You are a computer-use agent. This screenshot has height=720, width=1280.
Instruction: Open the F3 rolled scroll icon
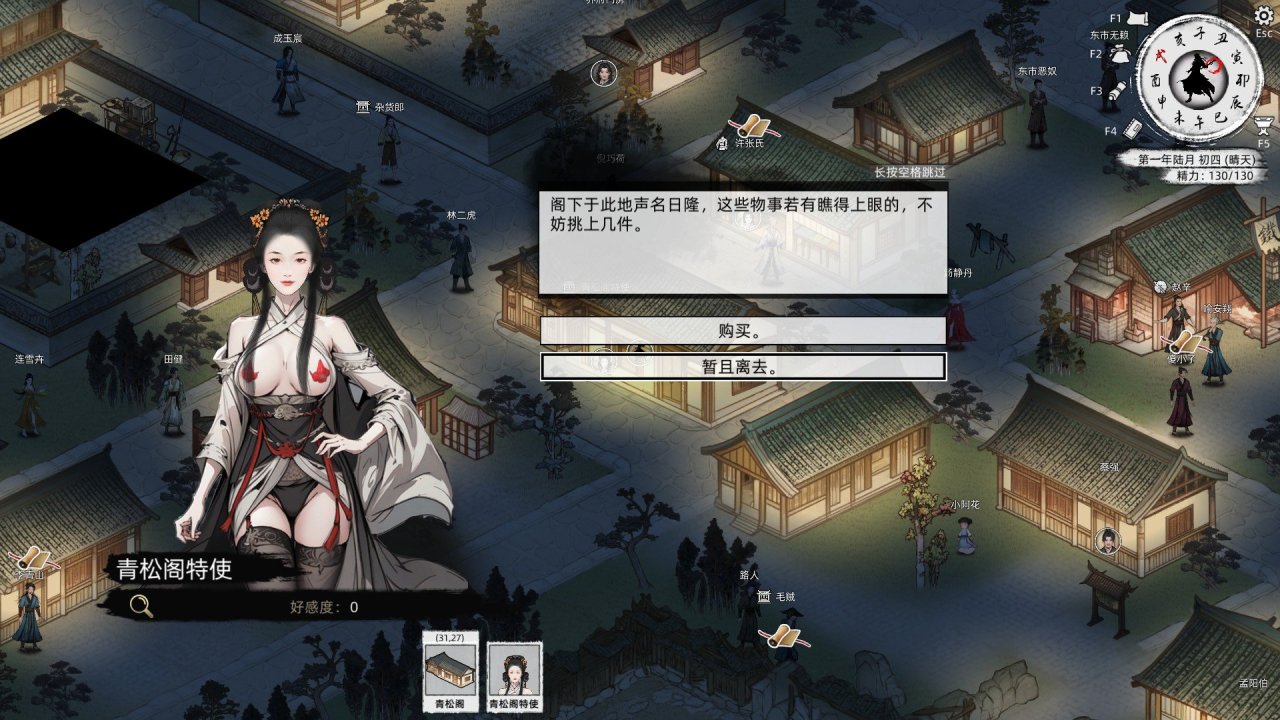[x=1117, y=92]
